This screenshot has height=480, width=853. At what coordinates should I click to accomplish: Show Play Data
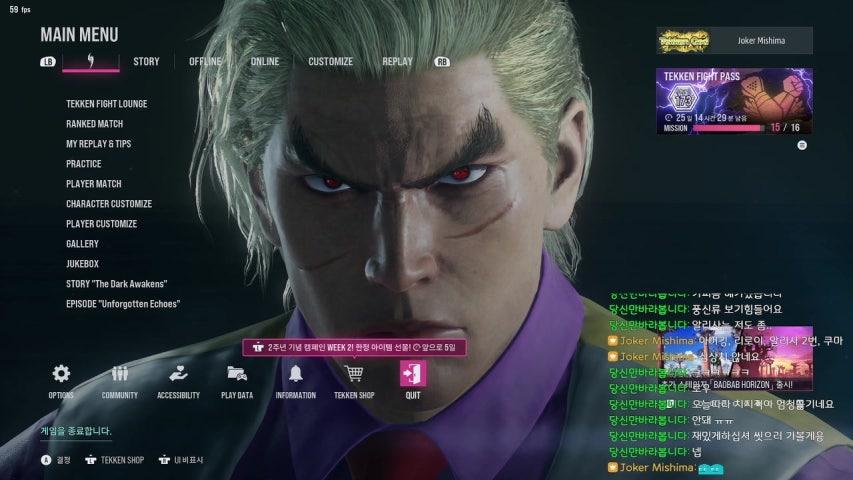click(x=237, y=375)
